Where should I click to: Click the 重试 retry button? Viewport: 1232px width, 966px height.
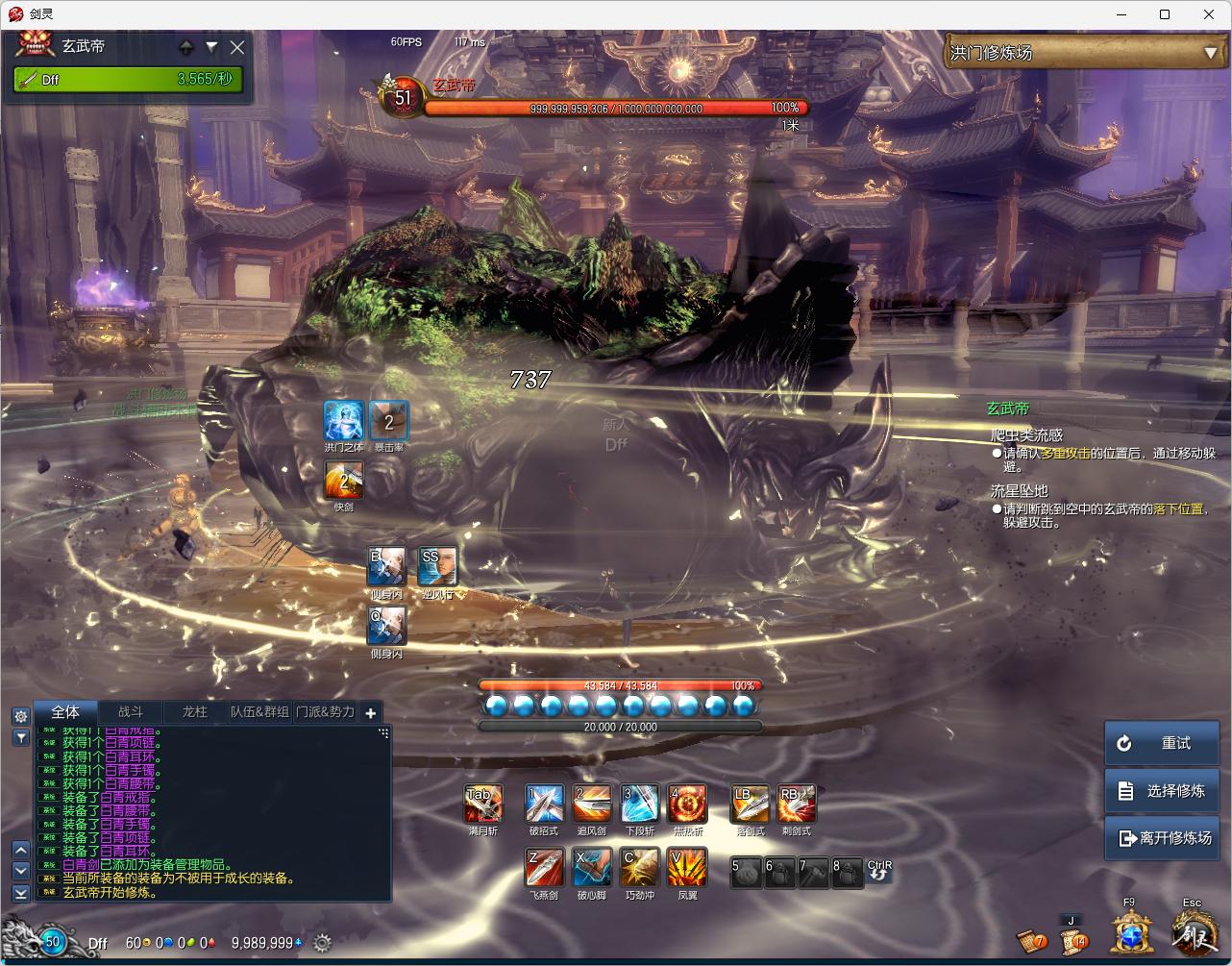pos(1161,743)
